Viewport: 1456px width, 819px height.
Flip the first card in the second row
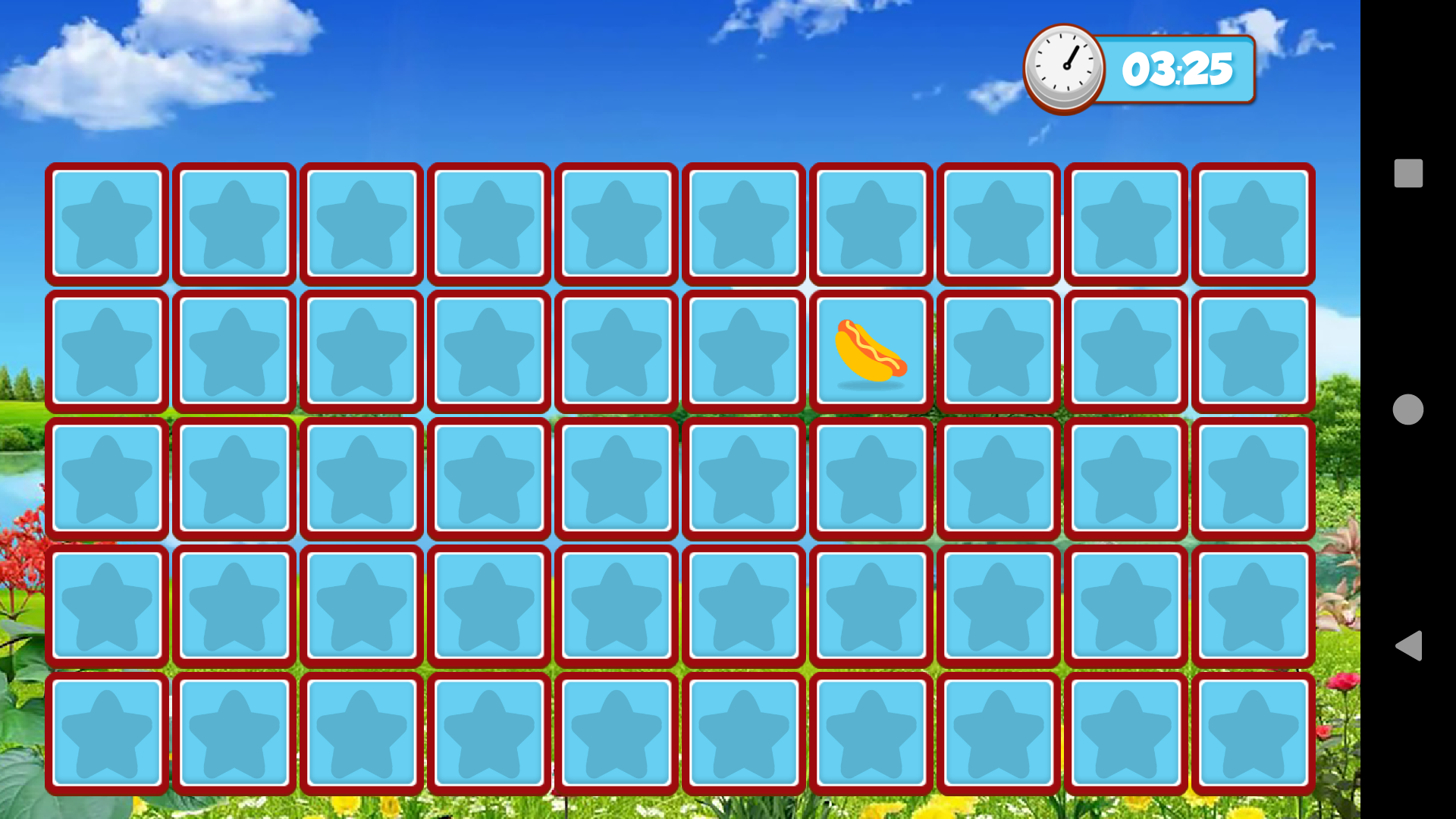(107, 351)
